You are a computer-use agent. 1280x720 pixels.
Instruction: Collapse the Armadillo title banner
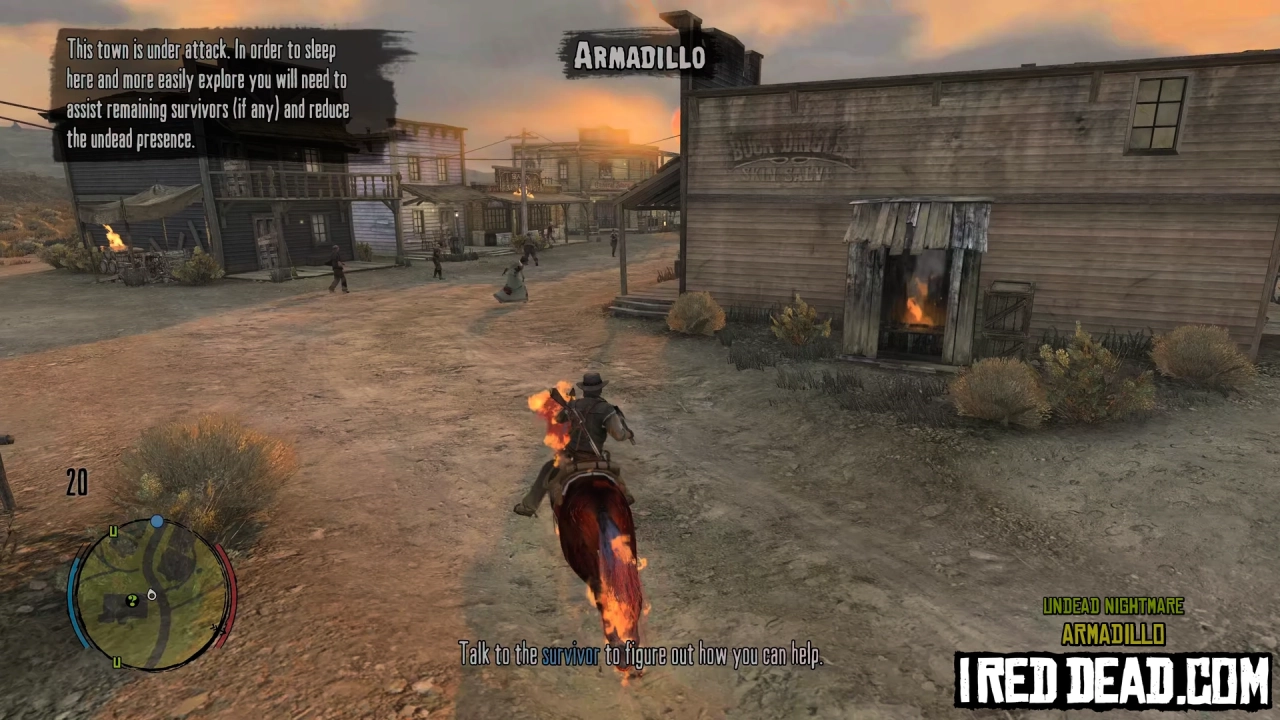click(640, 57)
